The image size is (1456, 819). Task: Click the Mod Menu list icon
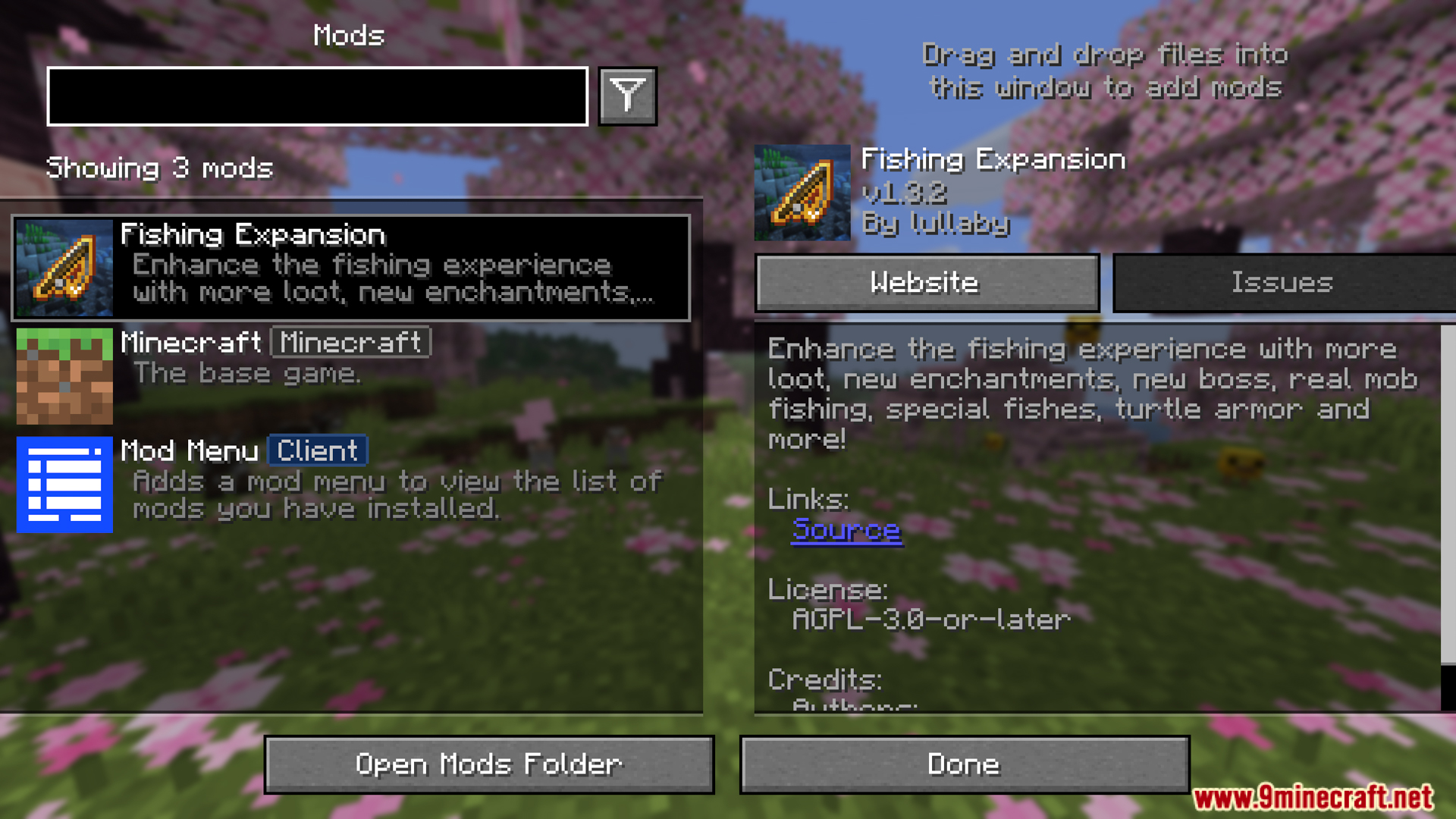(64, 485)
